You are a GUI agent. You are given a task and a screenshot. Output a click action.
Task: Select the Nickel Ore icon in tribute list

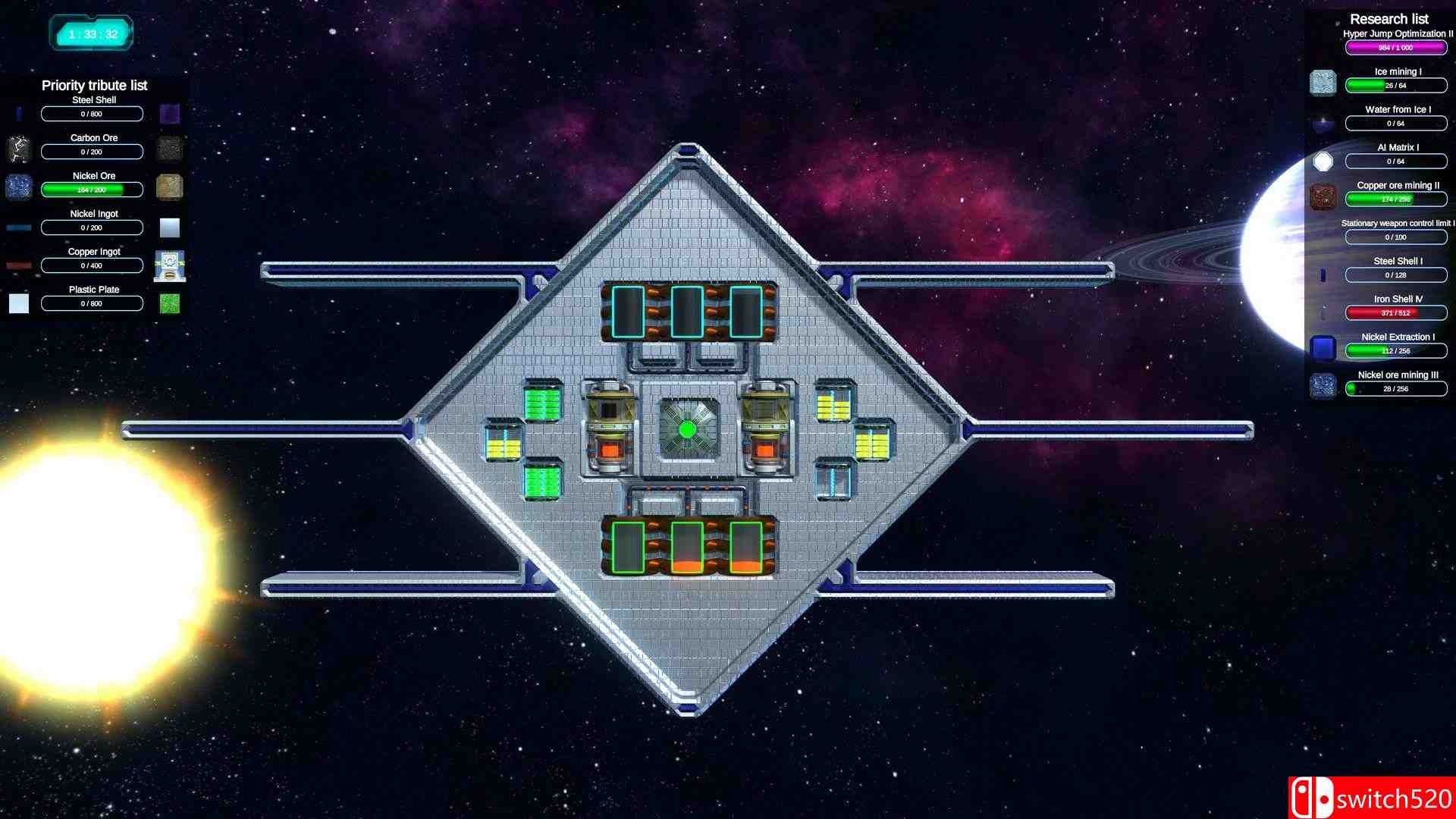tap(19, 187)
